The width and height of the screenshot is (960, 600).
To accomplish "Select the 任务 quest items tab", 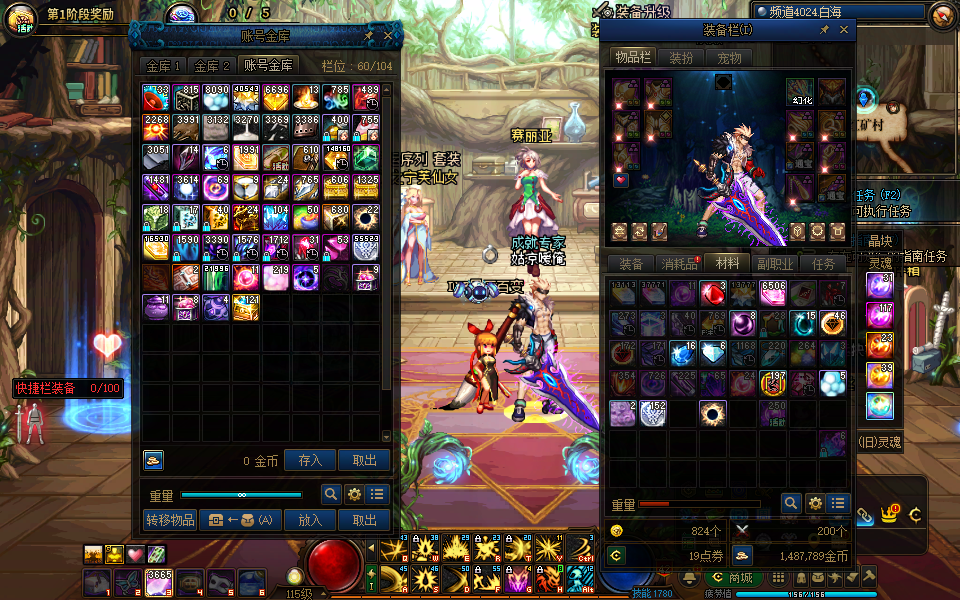I will [x=824, y=264].
